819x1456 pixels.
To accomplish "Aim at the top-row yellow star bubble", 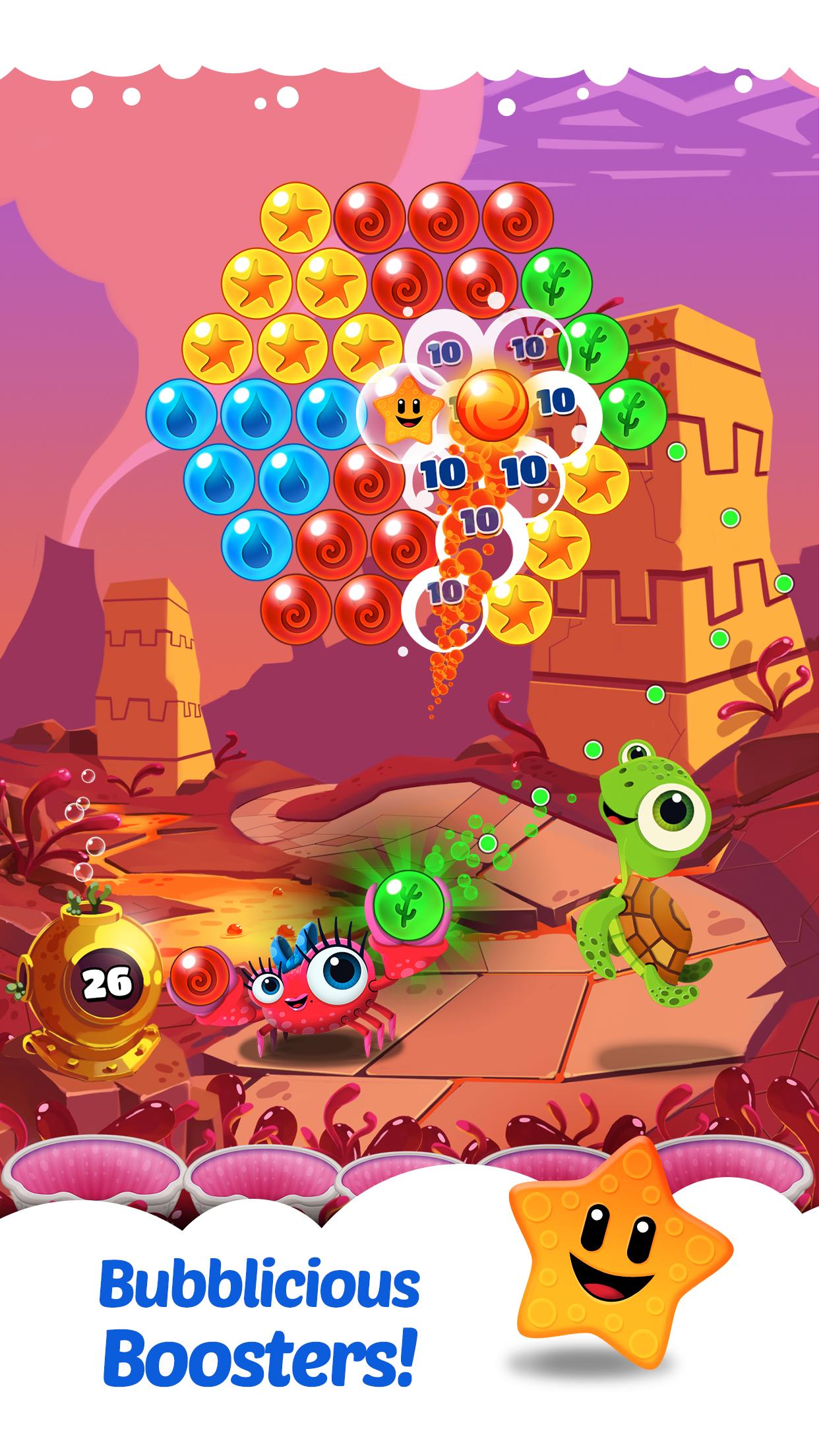I will point(295,218).
